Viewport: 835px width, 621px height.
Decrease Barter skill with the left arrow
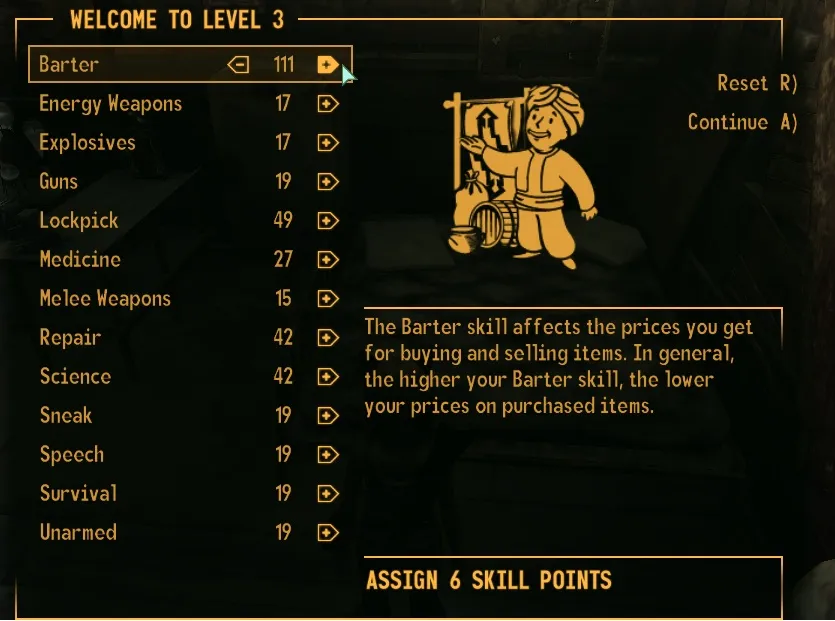click(x=238, y=65)
